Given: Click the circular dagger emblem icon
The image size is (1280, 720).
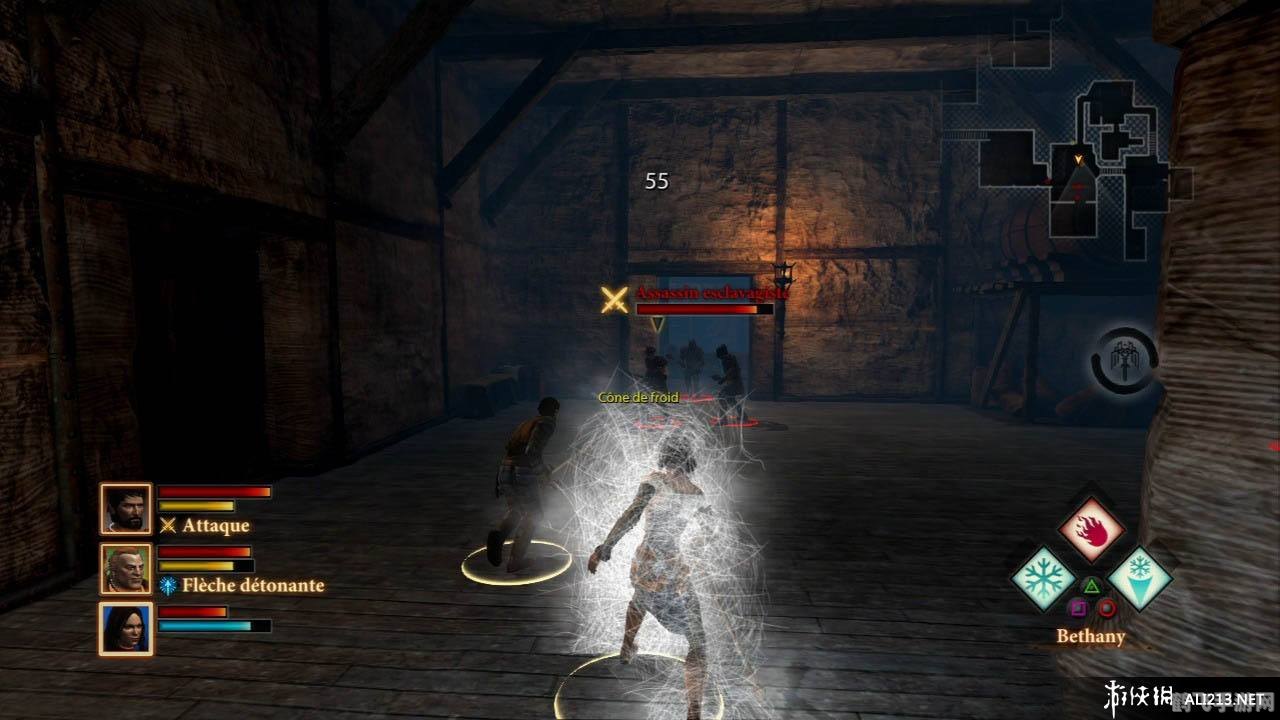Looking at the screenshot, I should point(1124,360).
